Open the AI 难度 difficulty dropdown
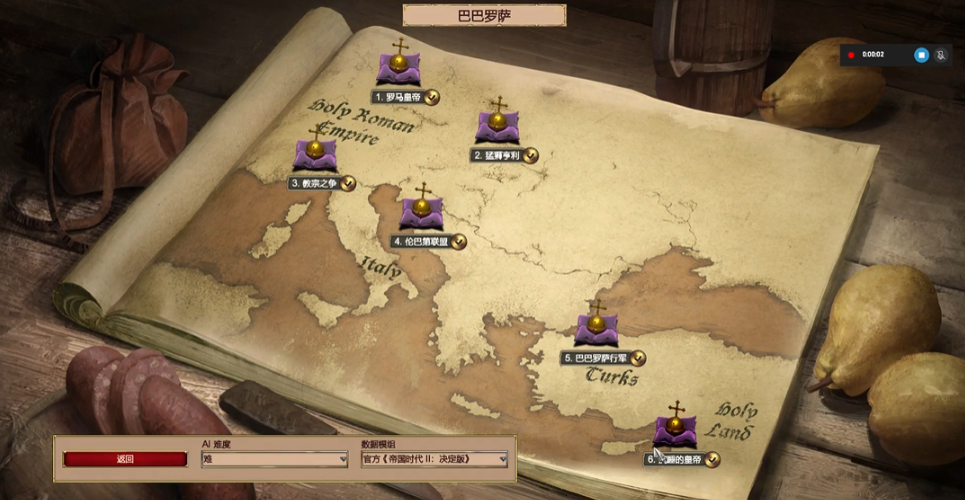The width and height of the screenshot is (965, 500). pyautogui.click(x=275, y=460)
